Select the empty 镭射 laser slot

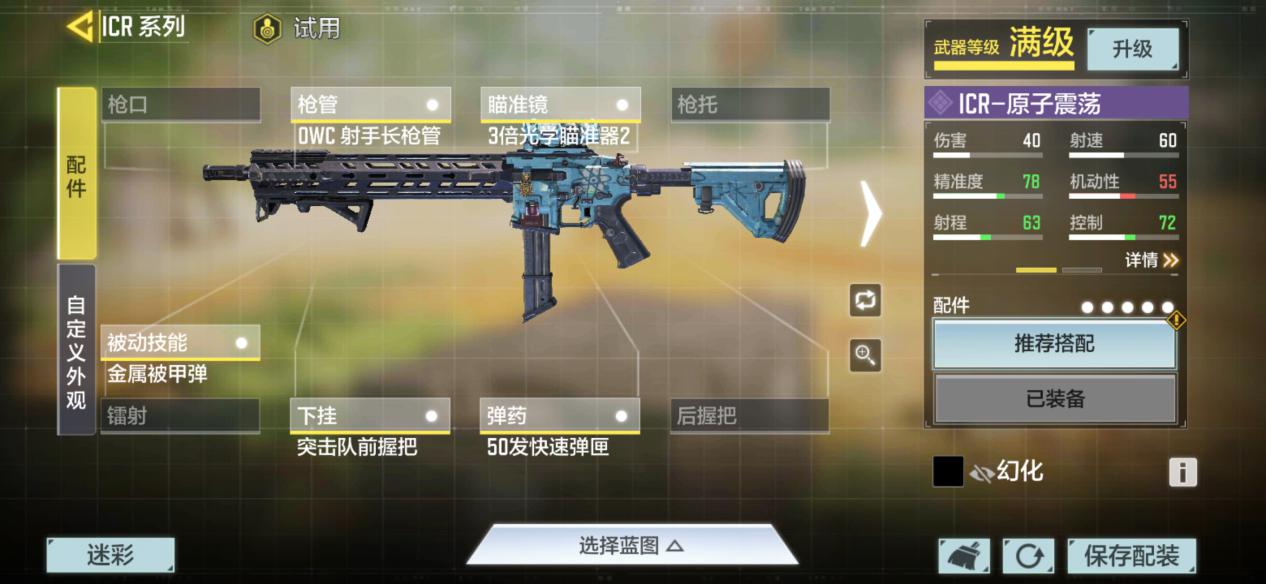pyautogui.click(x=180, y=416)
